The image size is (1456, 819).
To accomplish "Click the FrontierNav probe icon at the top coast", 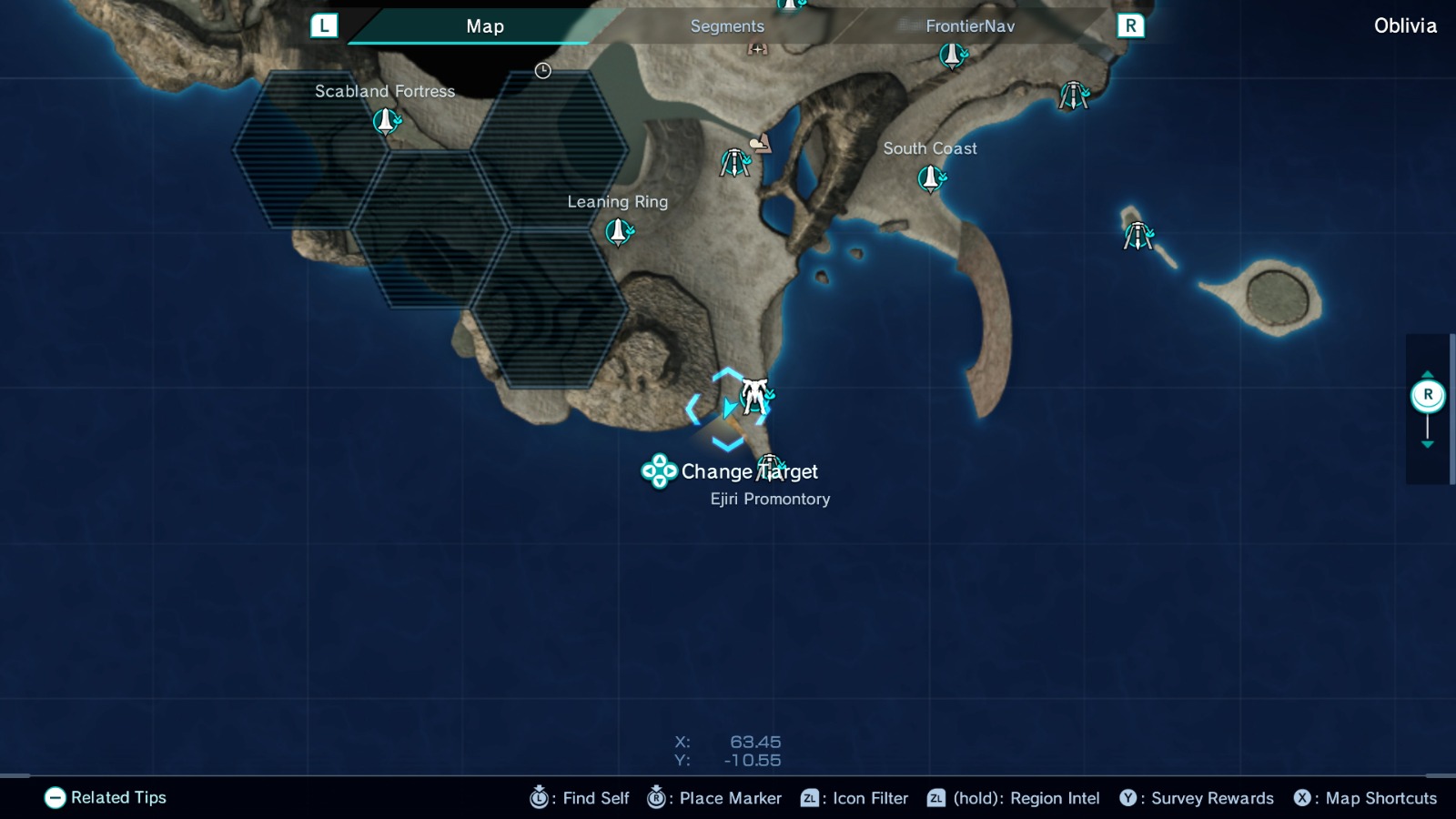I will (950, 56).
